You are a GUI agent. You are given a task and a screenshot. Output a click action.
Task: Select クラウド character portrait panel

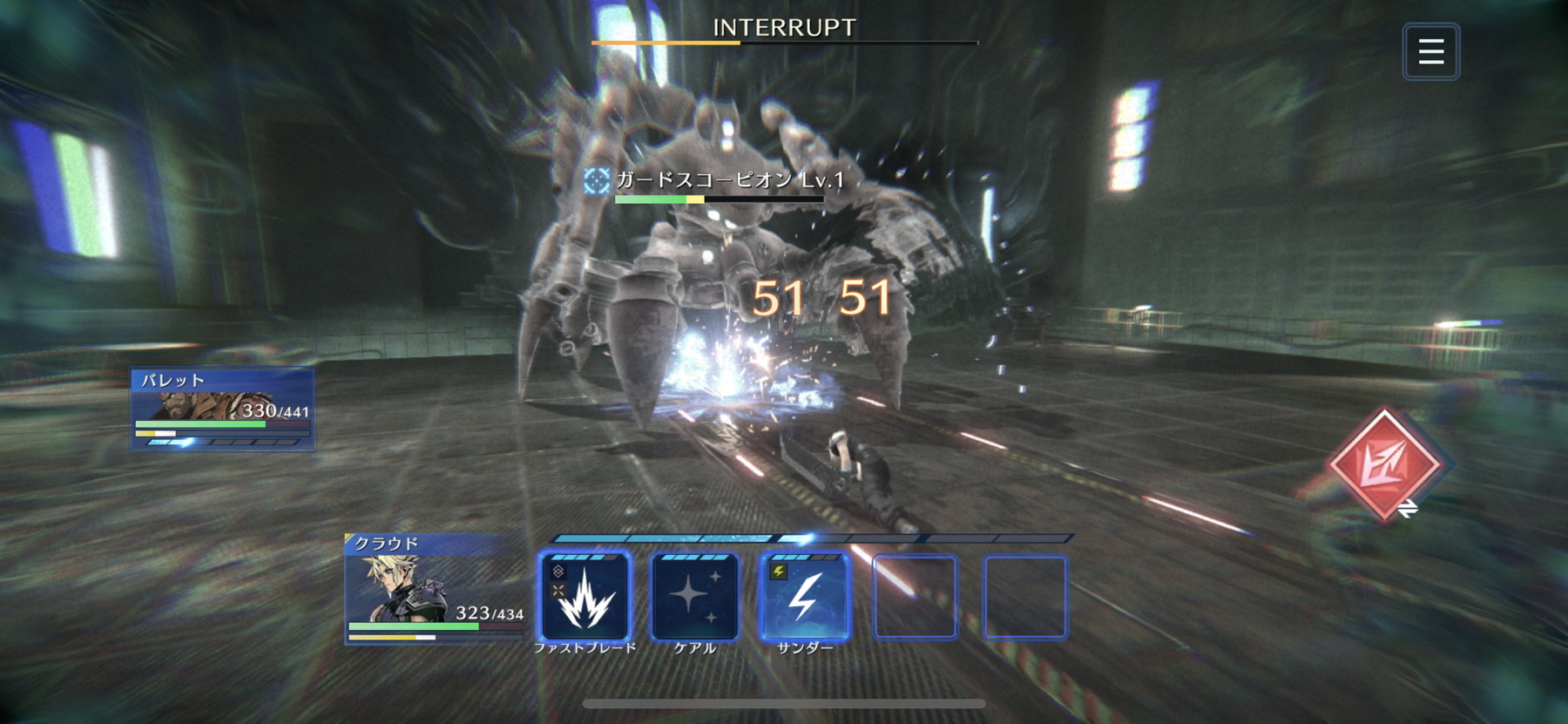(434, 589)
